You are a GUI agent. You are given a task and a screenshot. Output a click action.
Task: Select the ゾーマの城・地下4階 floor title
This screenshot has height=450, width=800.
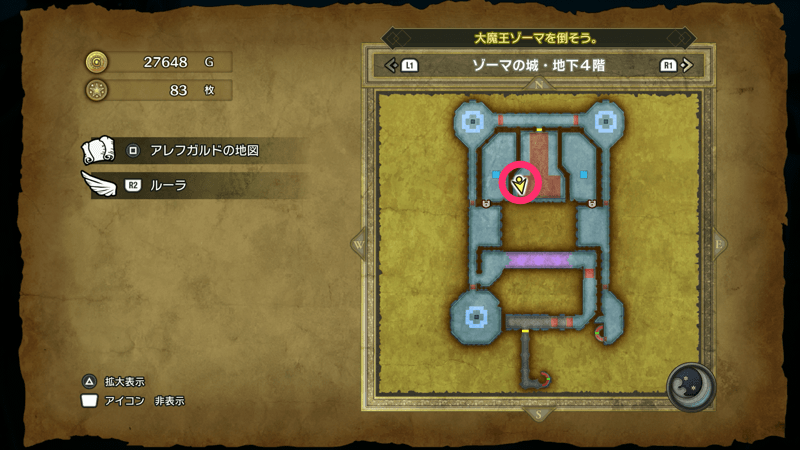[538, 66]
